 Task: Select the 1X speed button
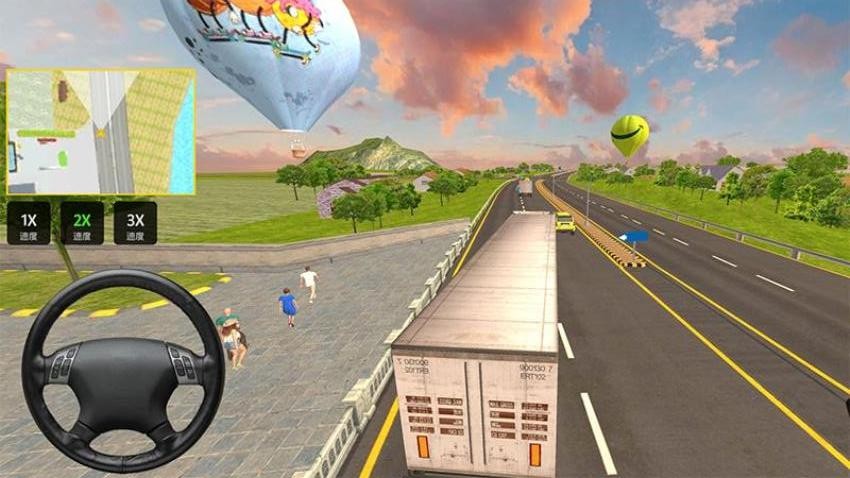pyautogui.click(x=28, y=223)
